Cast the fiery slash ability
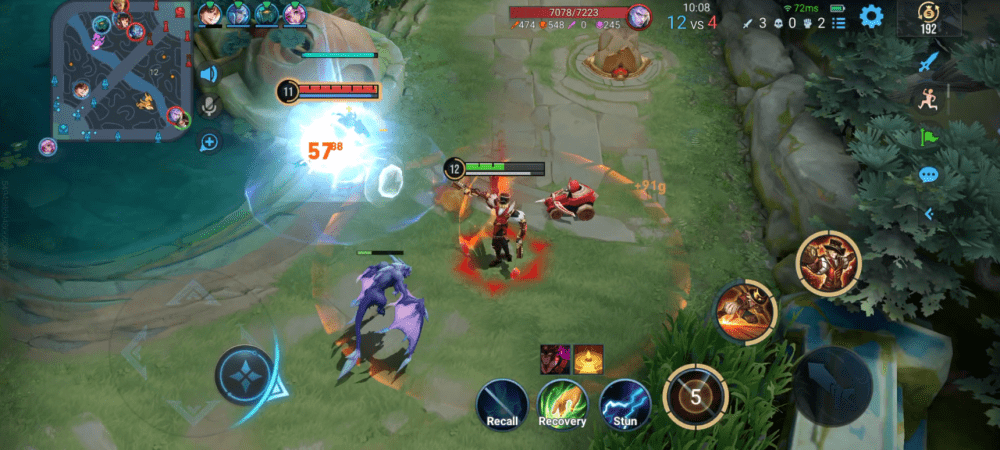This screenshot has width=1000, height=450. [745, 311]
